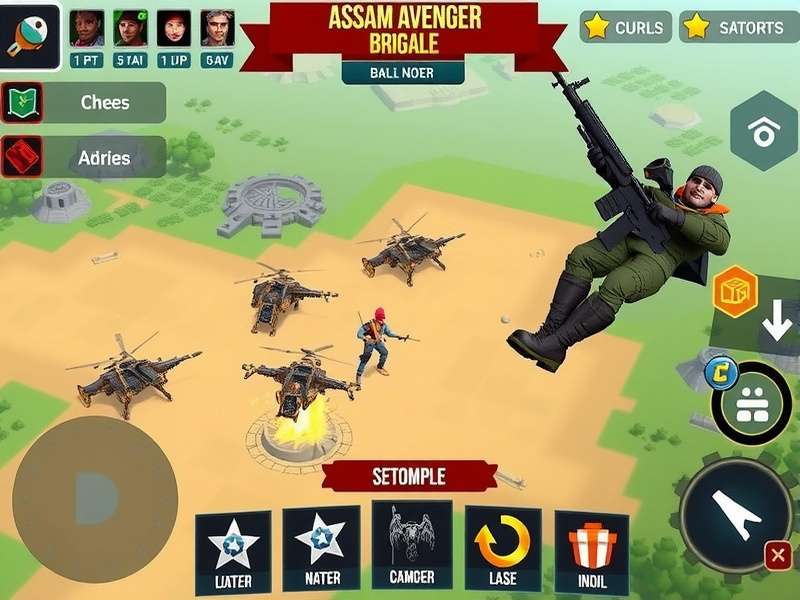Activate the LASE circular arrow card
Viewport: 800px width, 600px height.
click(x=503, y=549)
